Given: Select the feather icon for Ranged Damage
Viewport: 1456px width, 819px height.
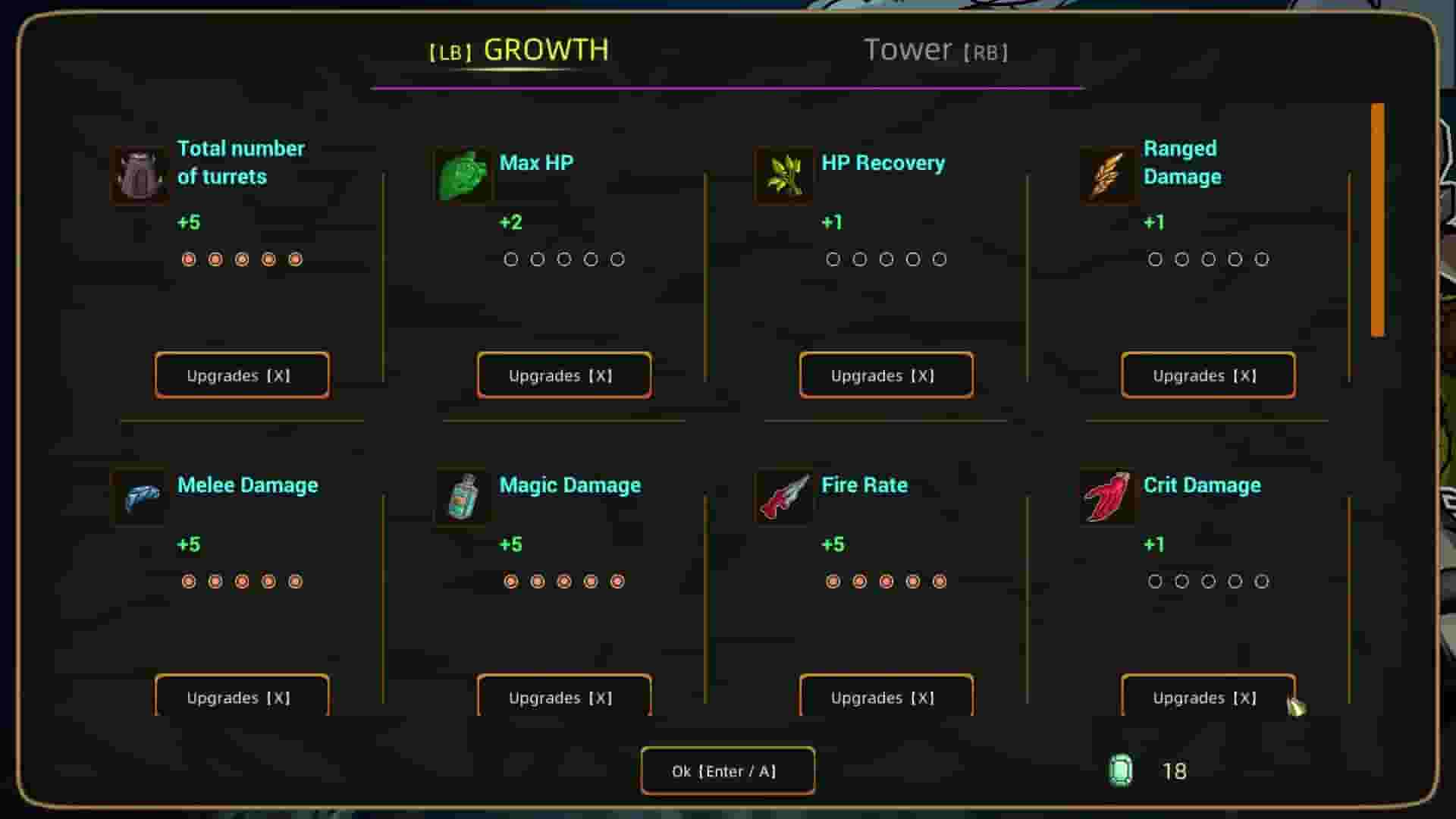Looking at the screenshot, I should point(1106,176).
